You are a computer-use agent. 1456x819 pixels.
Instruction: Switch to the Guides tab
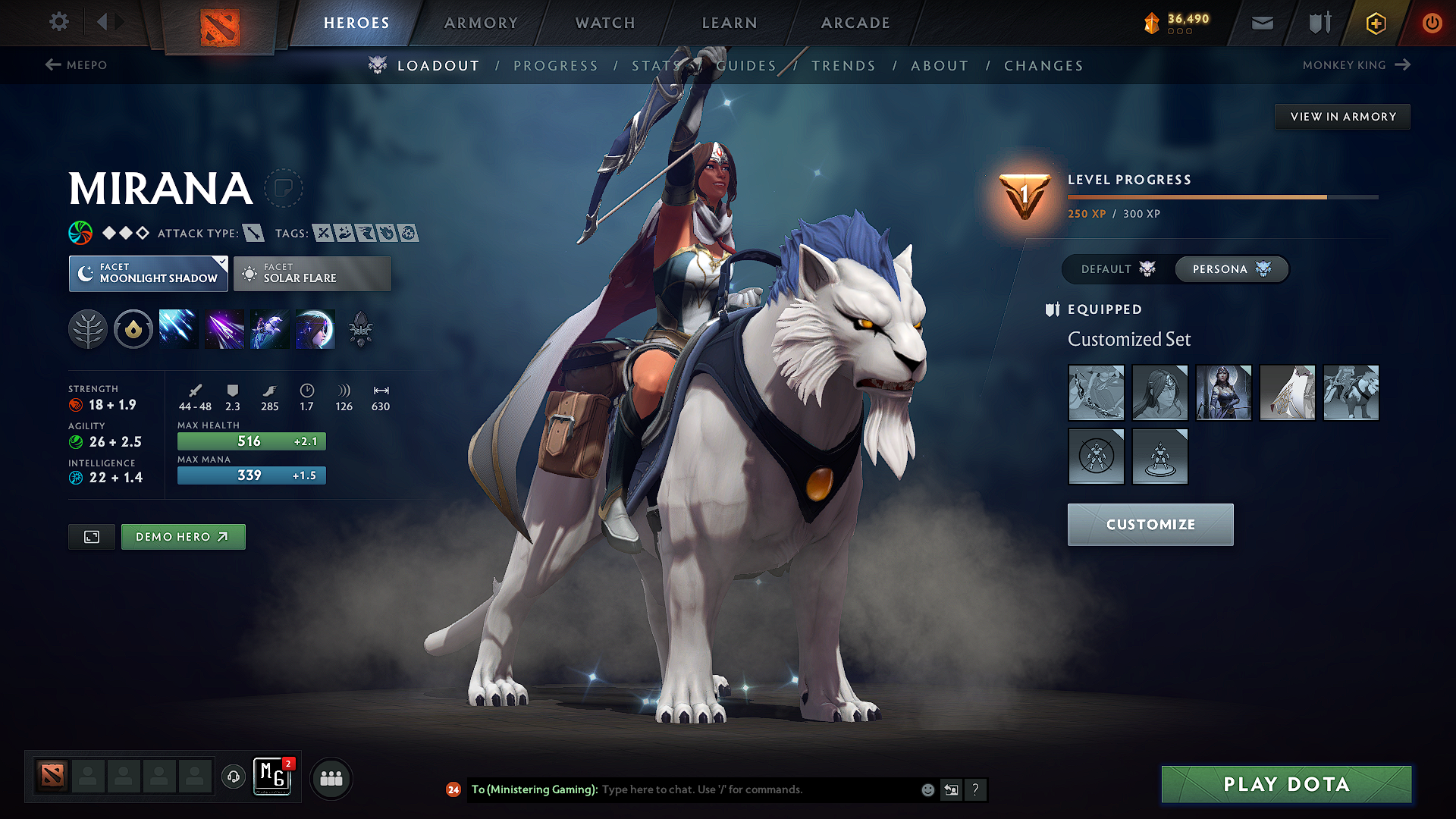(746, 66)
